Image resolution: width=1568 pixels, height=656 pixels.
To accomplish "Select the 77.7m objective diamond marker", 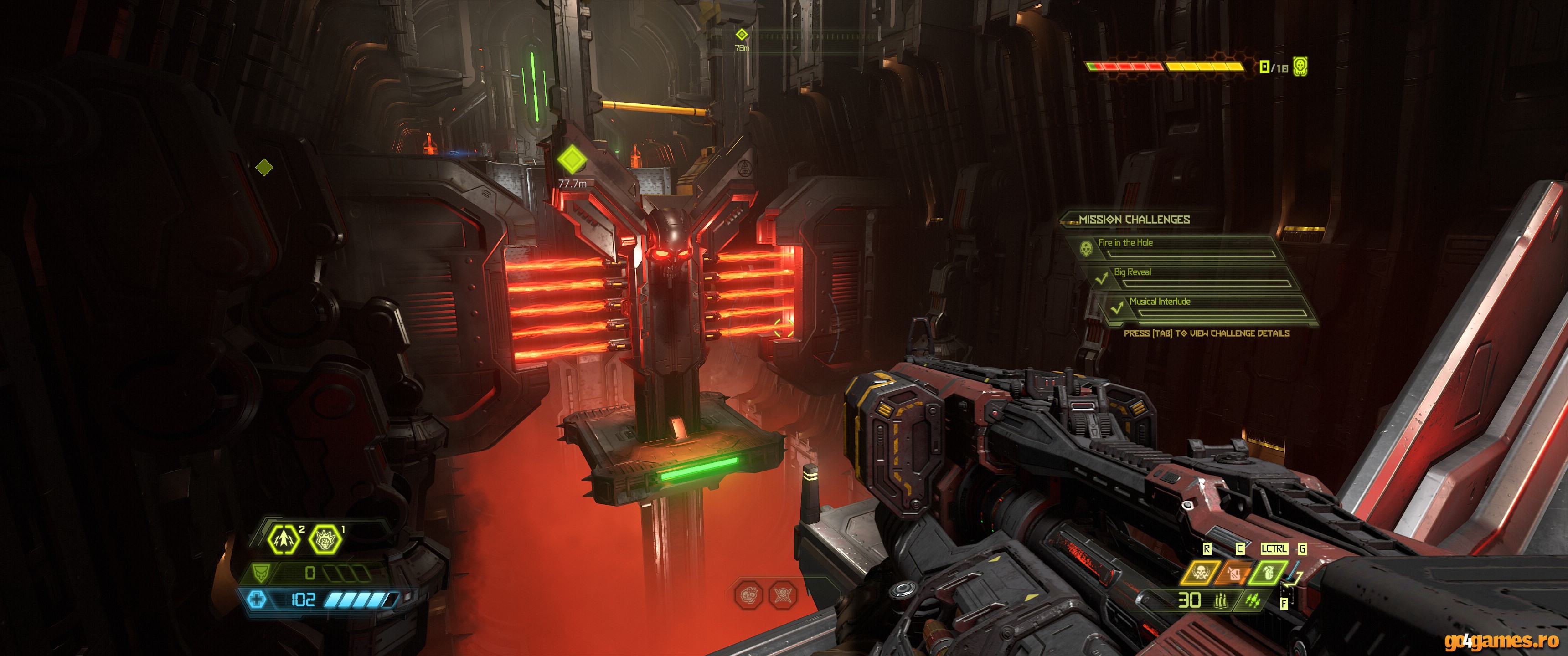I will [572, 160].
